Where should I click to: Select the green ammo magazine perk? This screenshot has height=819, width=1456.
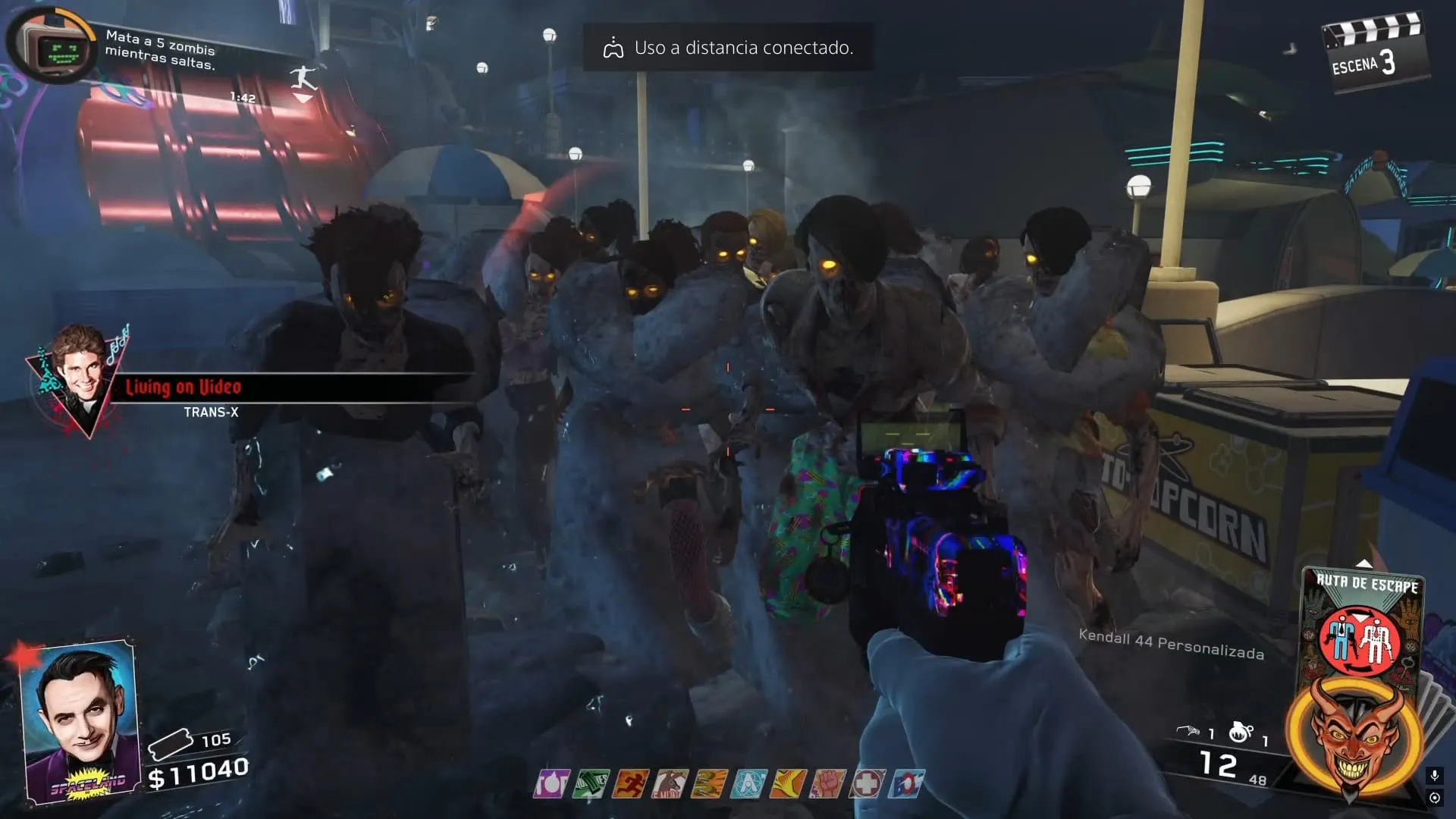[x=591, y=783]
